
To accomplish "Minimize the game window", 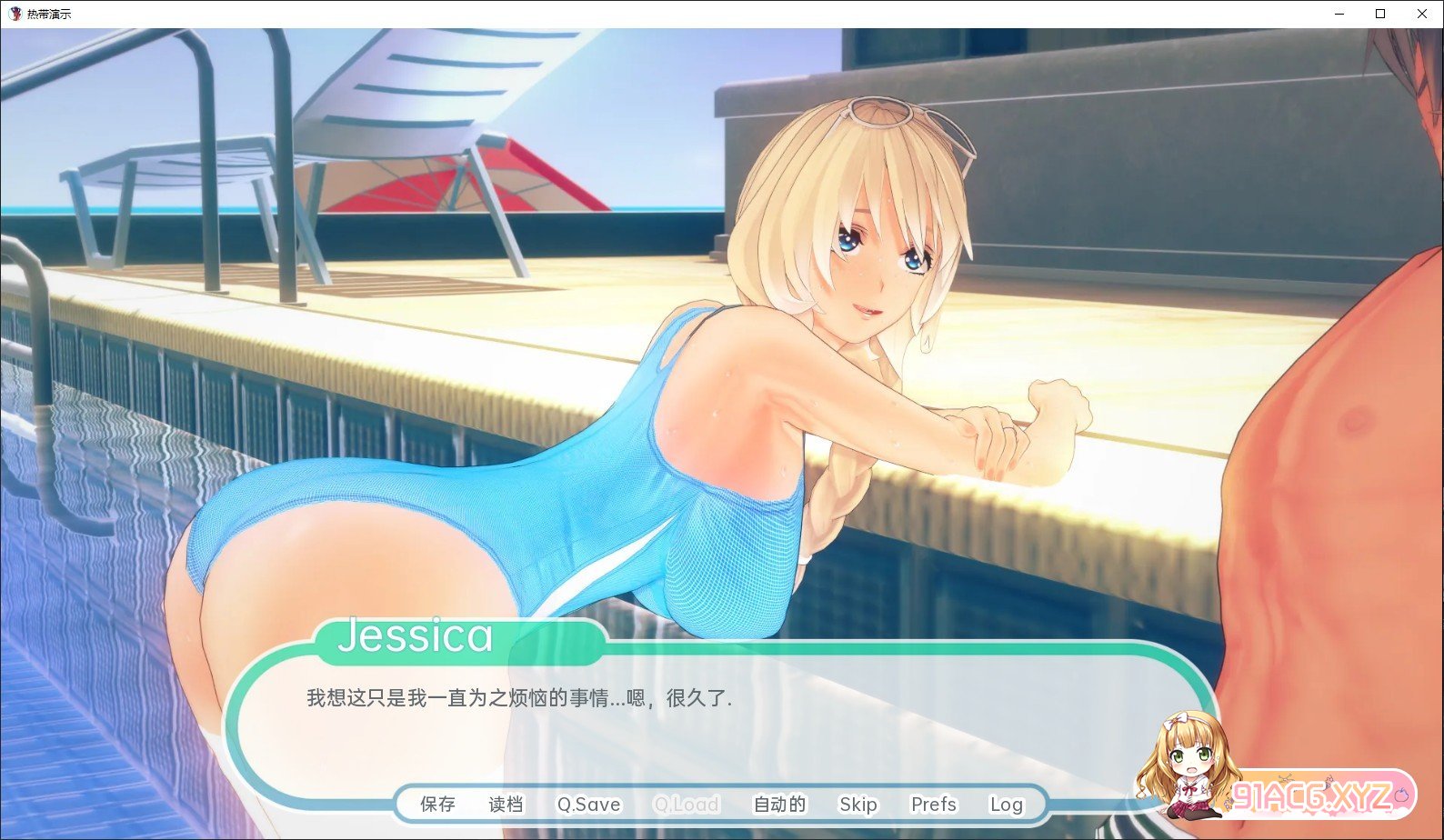I will (1339, 14).
